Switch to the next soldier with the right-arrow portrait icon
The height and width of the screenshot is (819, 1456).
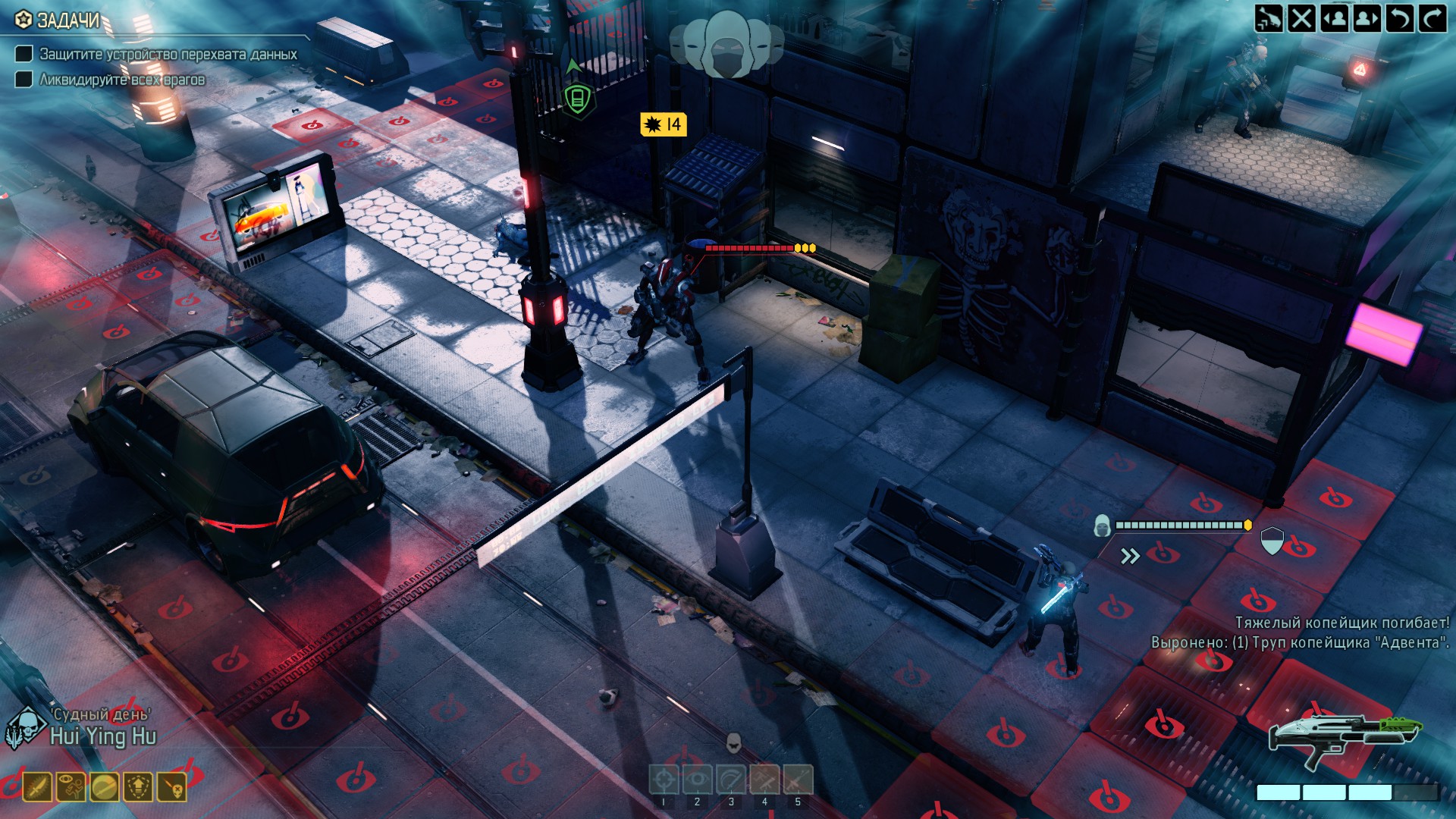click(x=1367, y=17)
